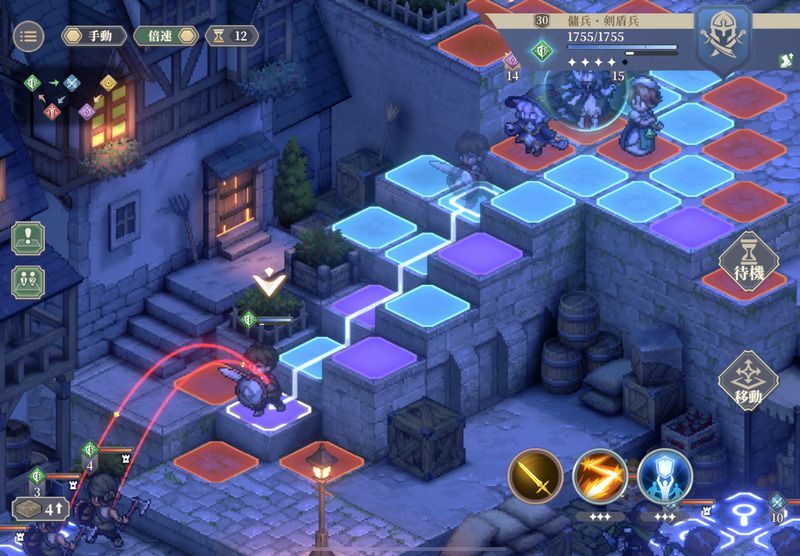Activate the blue raised-shield skill

pos(664,476)
